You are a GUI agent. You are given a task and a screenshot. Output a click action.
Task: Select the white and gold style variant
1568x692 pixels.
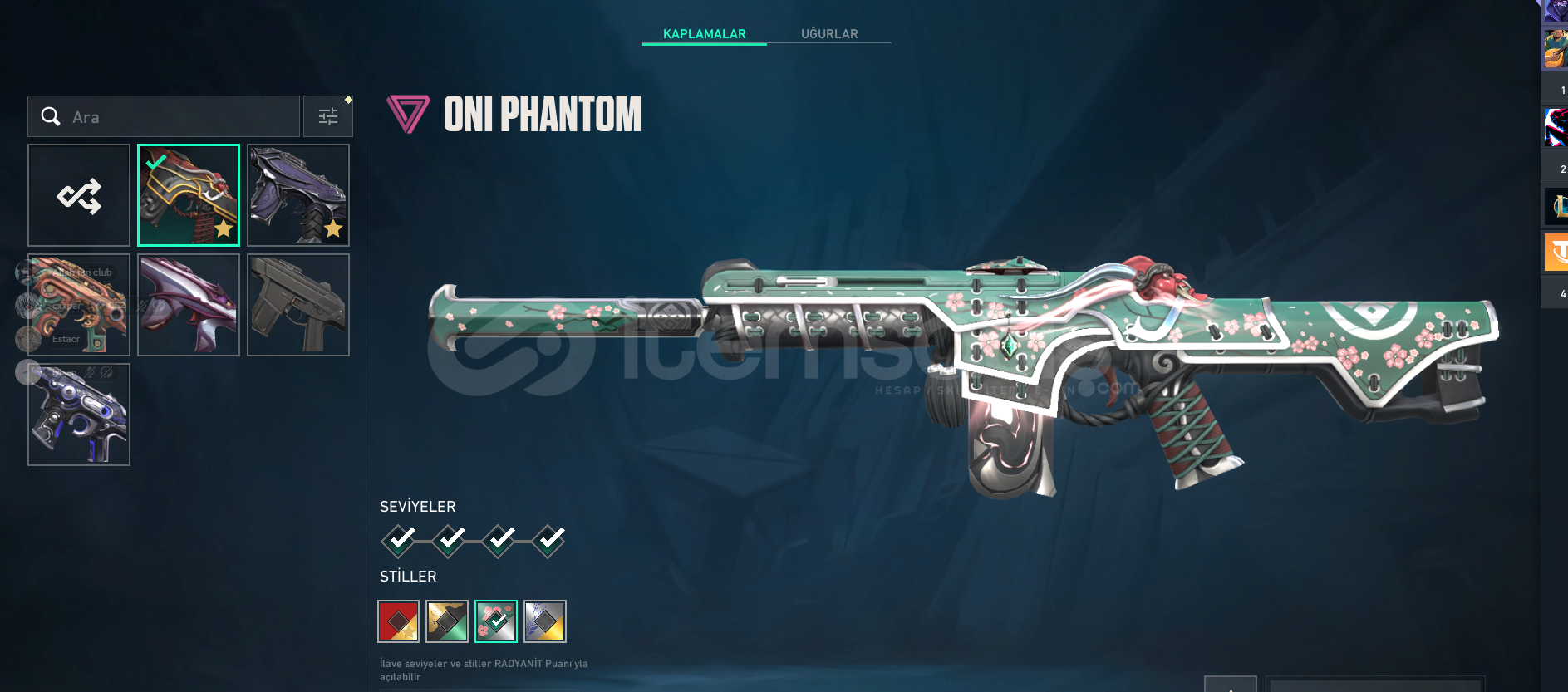[x=545, y=621]
